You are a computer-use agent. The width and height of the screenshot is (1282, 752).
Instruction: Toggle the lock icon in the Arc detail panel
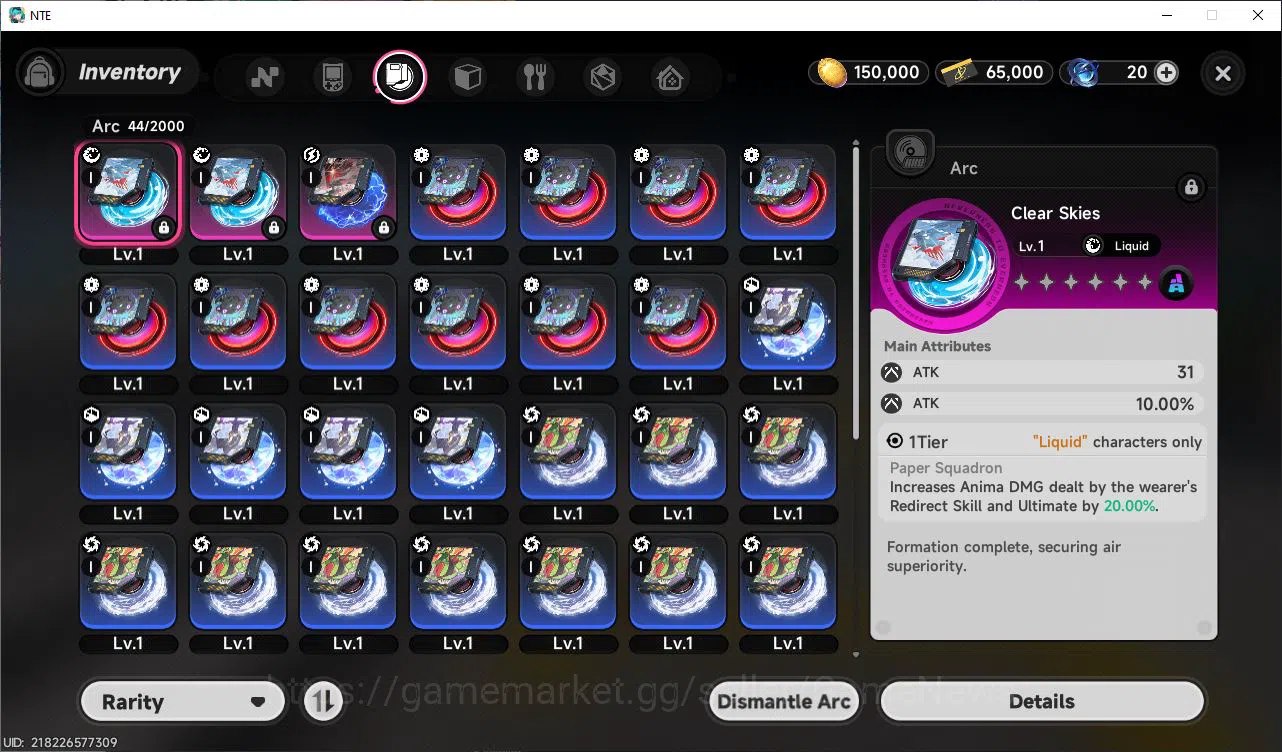[x=1192, y=187]
